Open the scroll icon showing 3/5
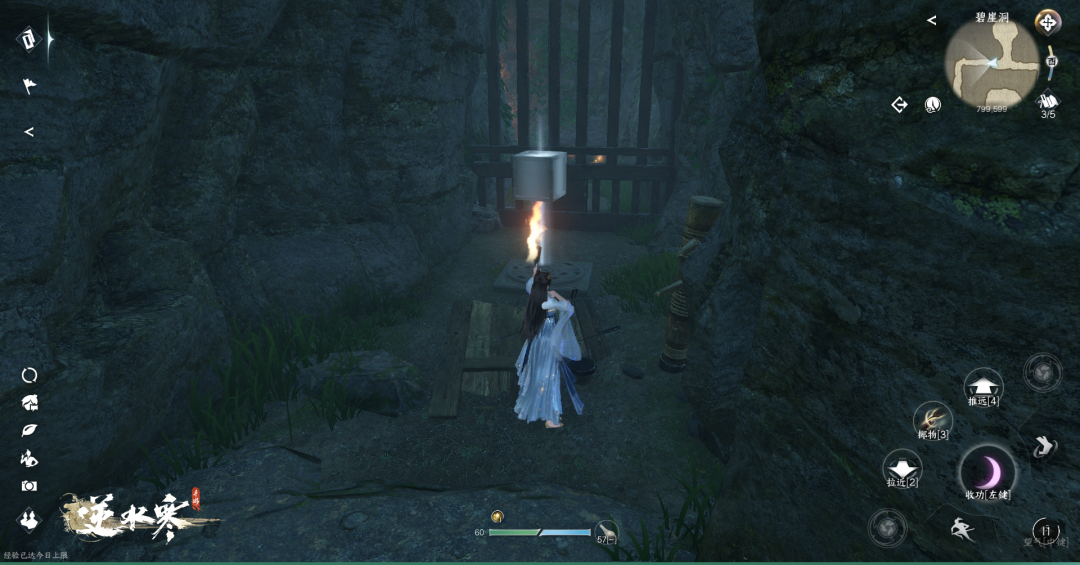 1048,101
